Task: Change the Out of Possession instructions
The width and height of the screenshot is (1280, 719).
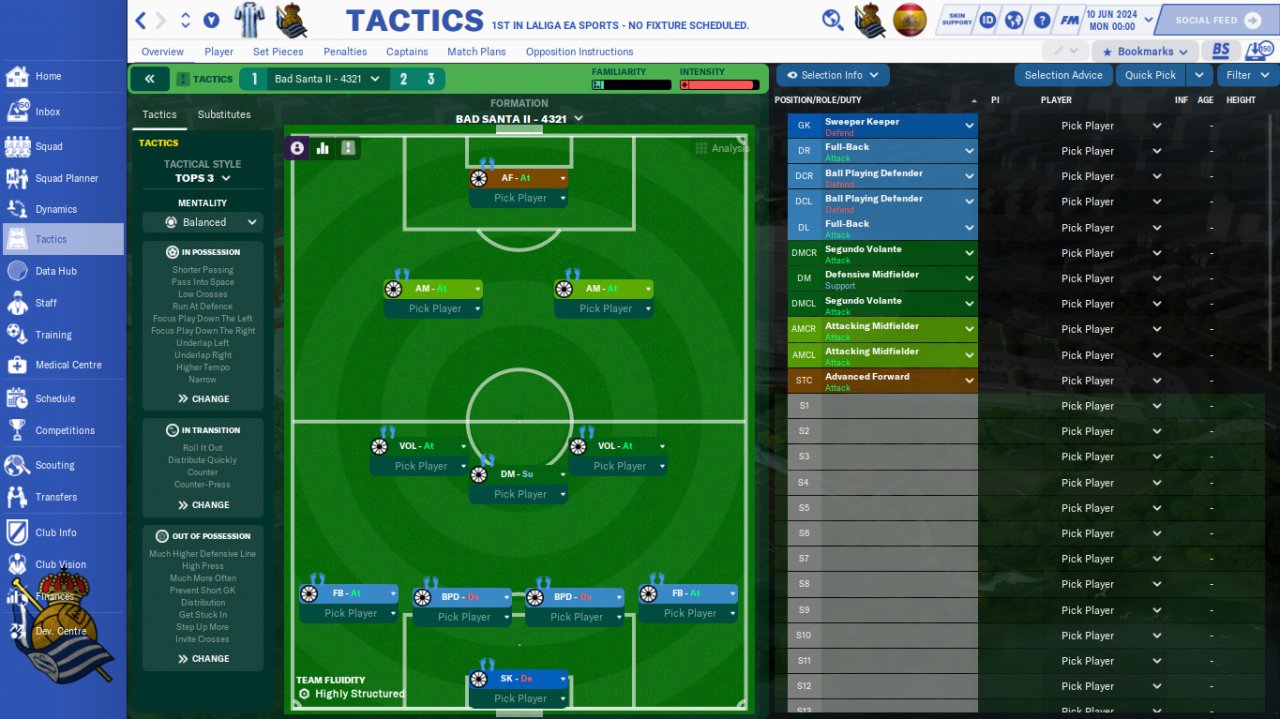Action: pos(203,659)
